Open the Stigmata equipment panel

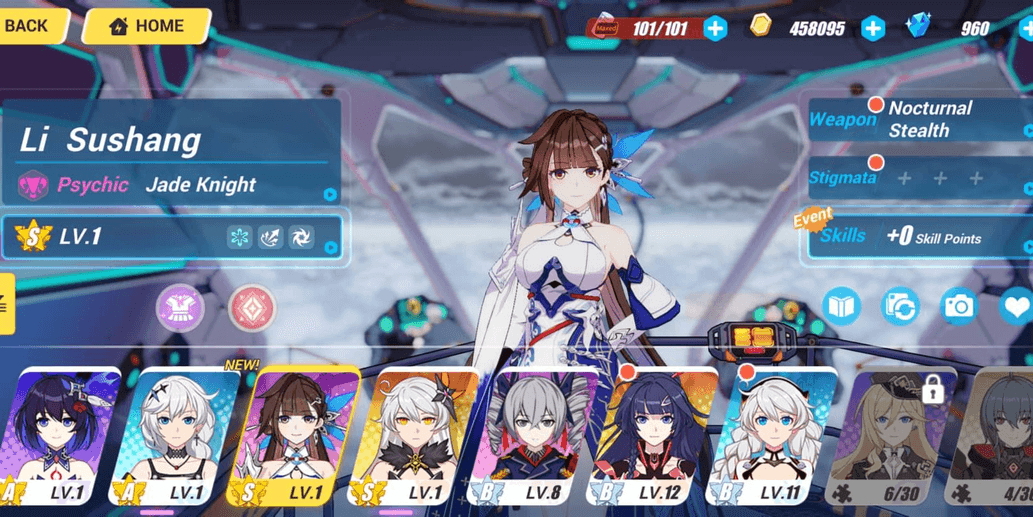pos(918,178)
